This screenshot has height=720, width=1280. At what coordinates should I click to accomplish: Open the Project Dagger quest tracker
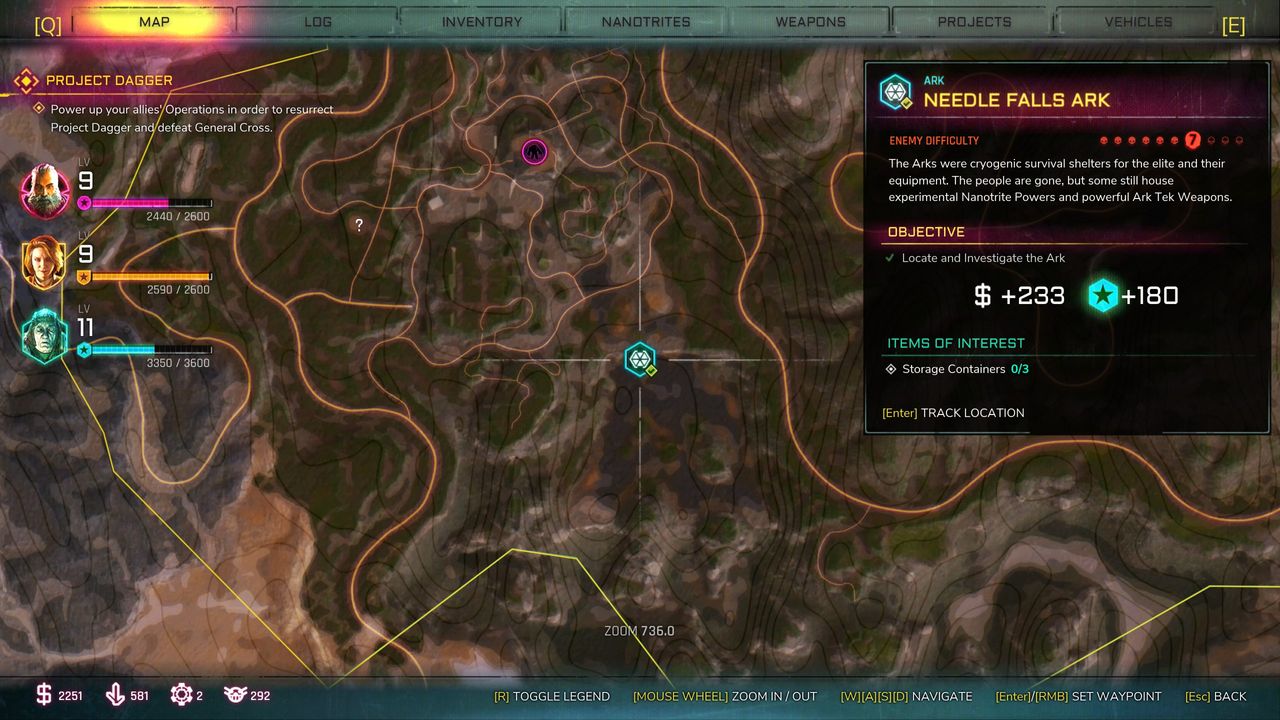click(108, 80)
